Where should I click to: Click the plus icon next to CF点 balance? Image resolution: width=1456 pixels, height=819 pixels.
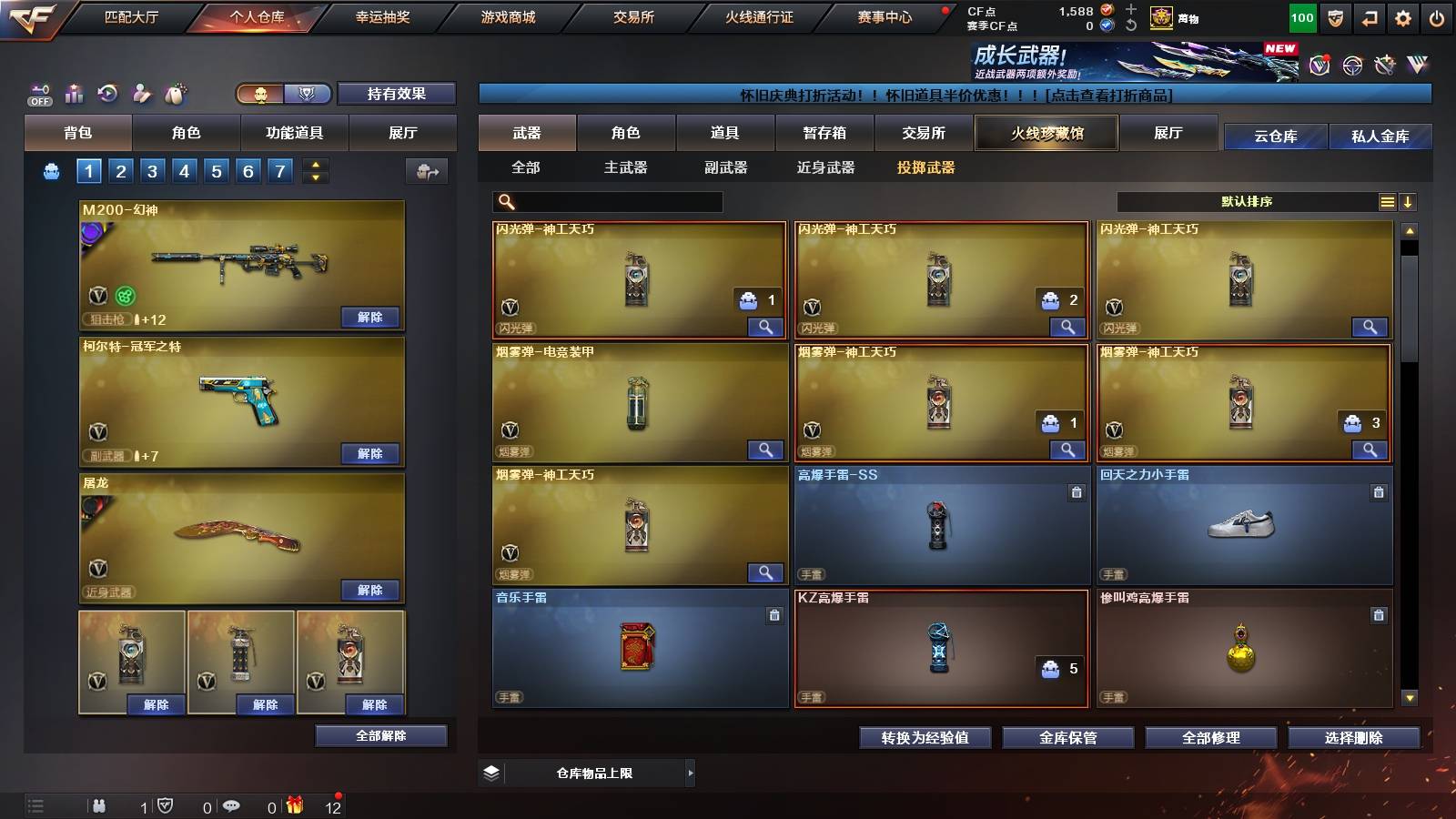(x=1131, y=10)
